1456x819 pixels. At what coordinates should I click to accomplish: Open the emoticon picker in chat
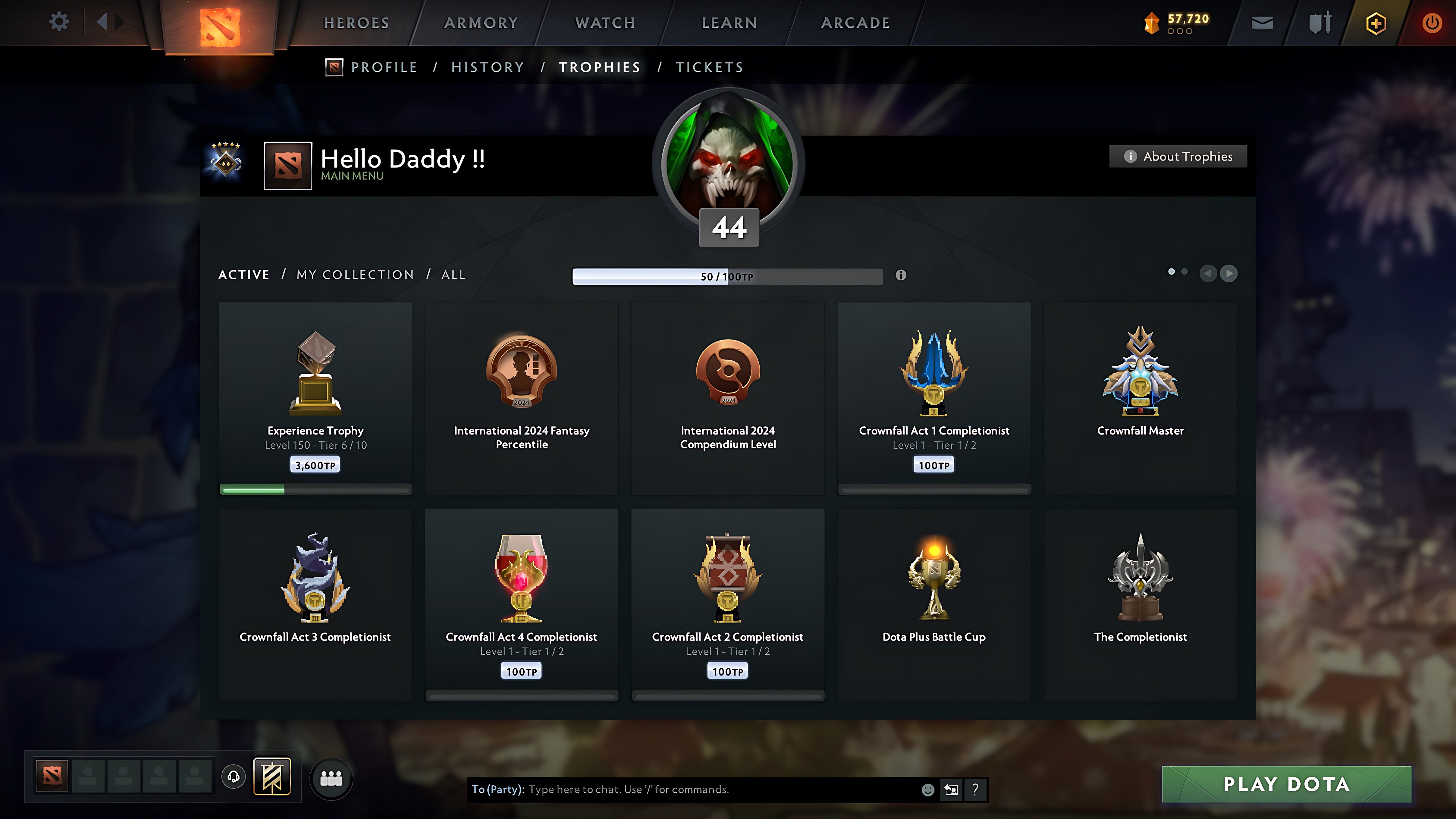pos(929,790)
